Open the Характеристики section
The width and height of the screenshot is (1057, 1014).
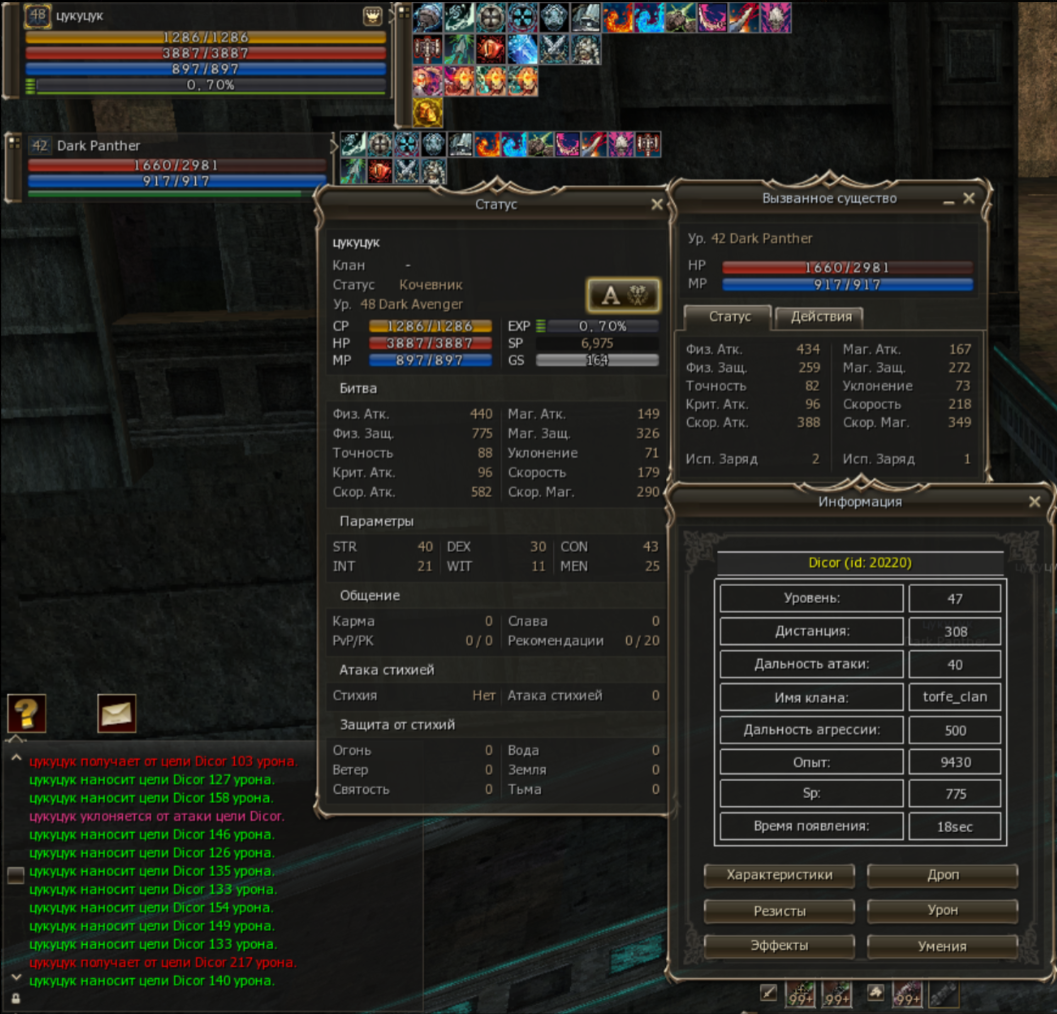pos(779,875)
